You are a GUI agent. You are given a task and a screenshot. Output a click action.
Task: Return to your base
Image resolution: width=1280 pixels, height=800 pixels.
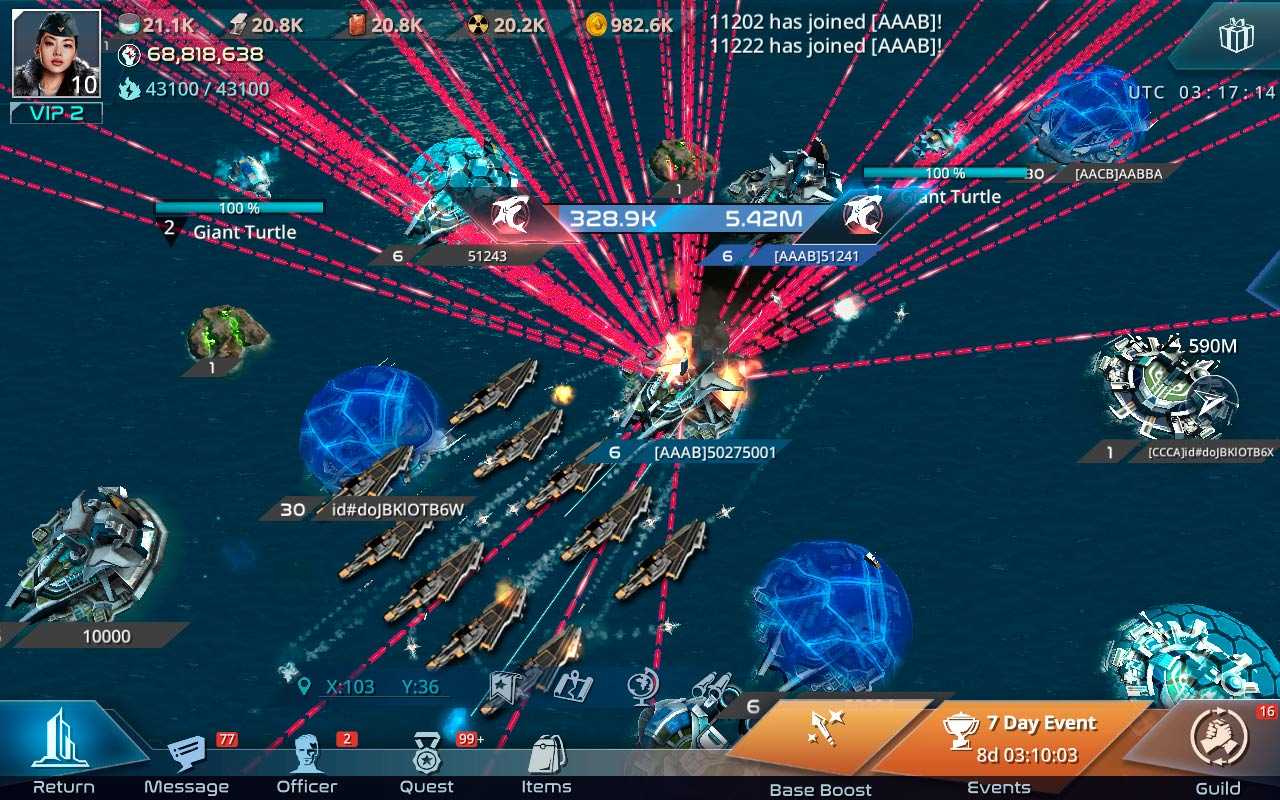coord(62,745)
